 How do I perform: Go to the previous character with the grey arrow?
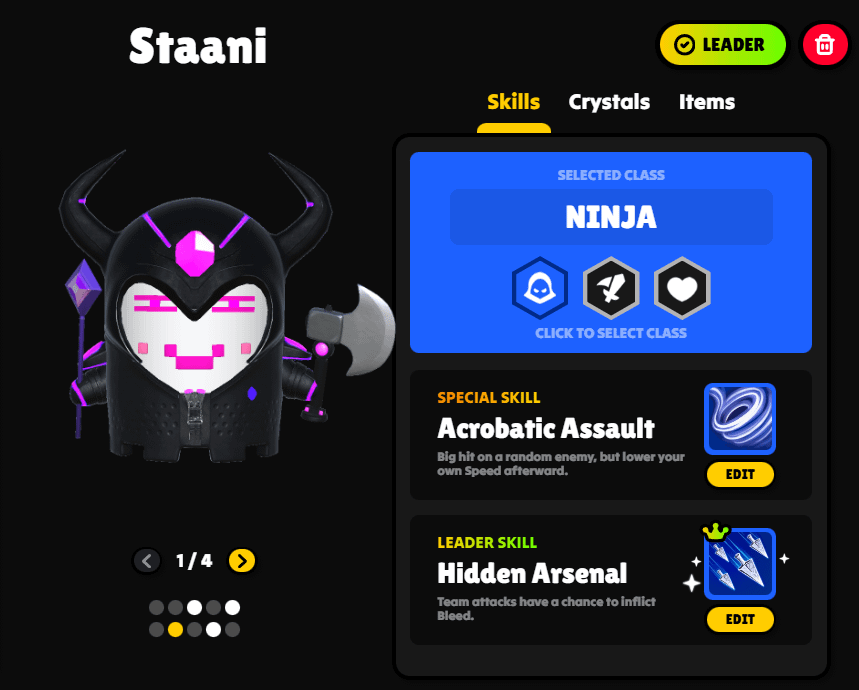(147, 561)
